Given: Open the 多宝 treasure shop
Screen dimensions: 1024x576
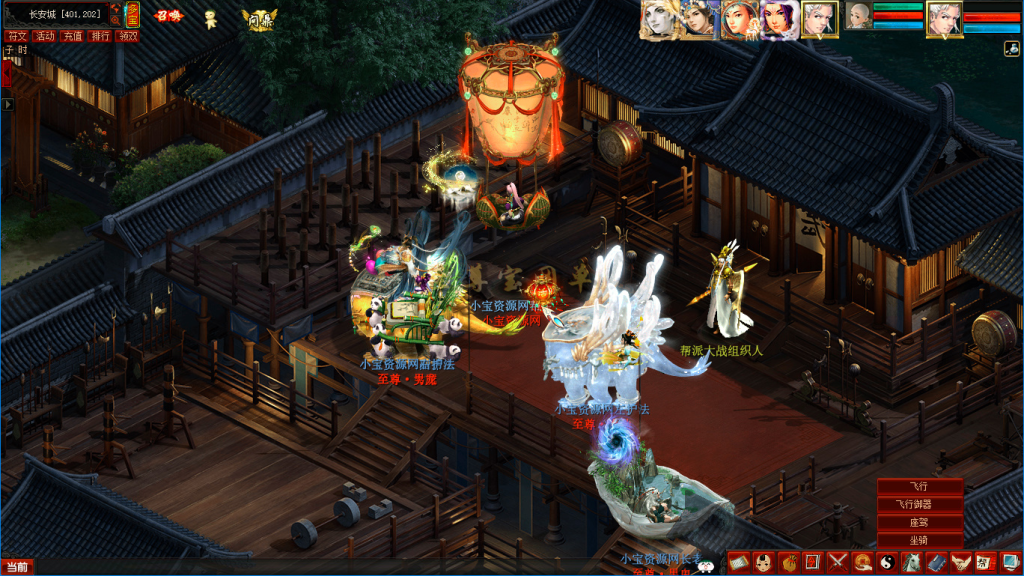Looking at the screenshot, I should pyautogui.click(x=132, y=14).
